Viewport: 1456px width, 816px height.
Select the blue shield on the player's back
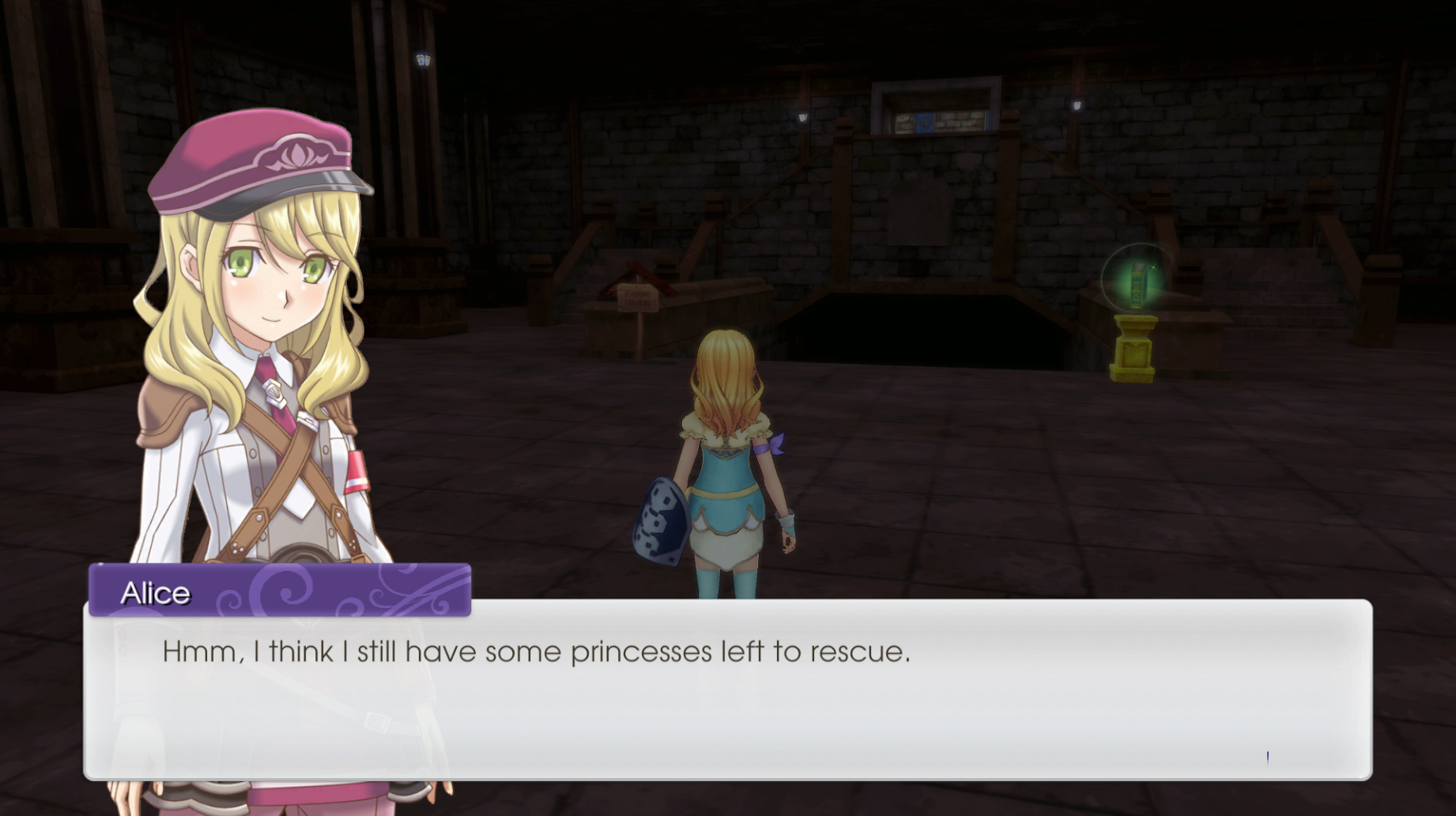point(661,521)
